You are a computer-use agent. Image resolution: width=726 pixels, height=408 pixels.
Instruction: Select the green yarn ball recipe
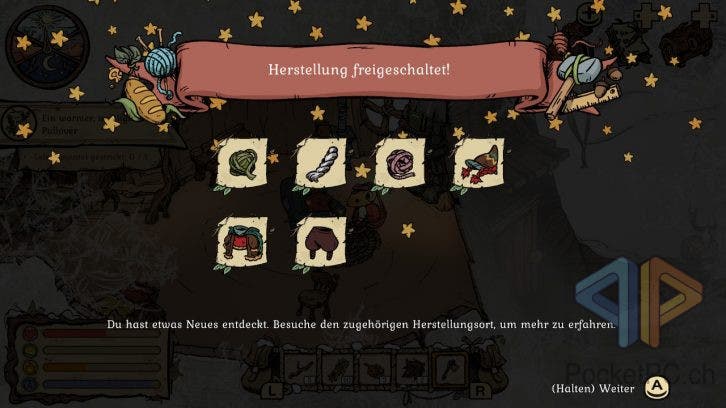(x=242, y=162)
